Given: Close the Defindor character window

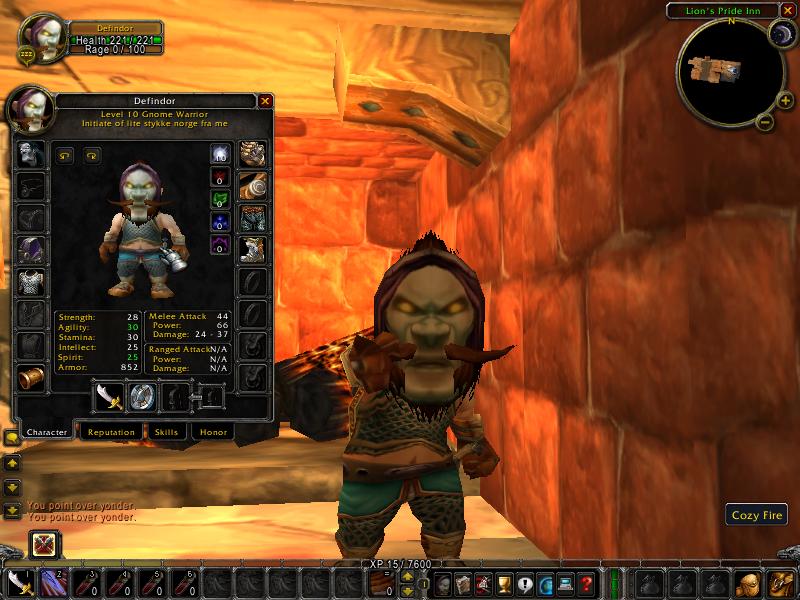Looking at the screenshot, I should click(x=265, y=101).
